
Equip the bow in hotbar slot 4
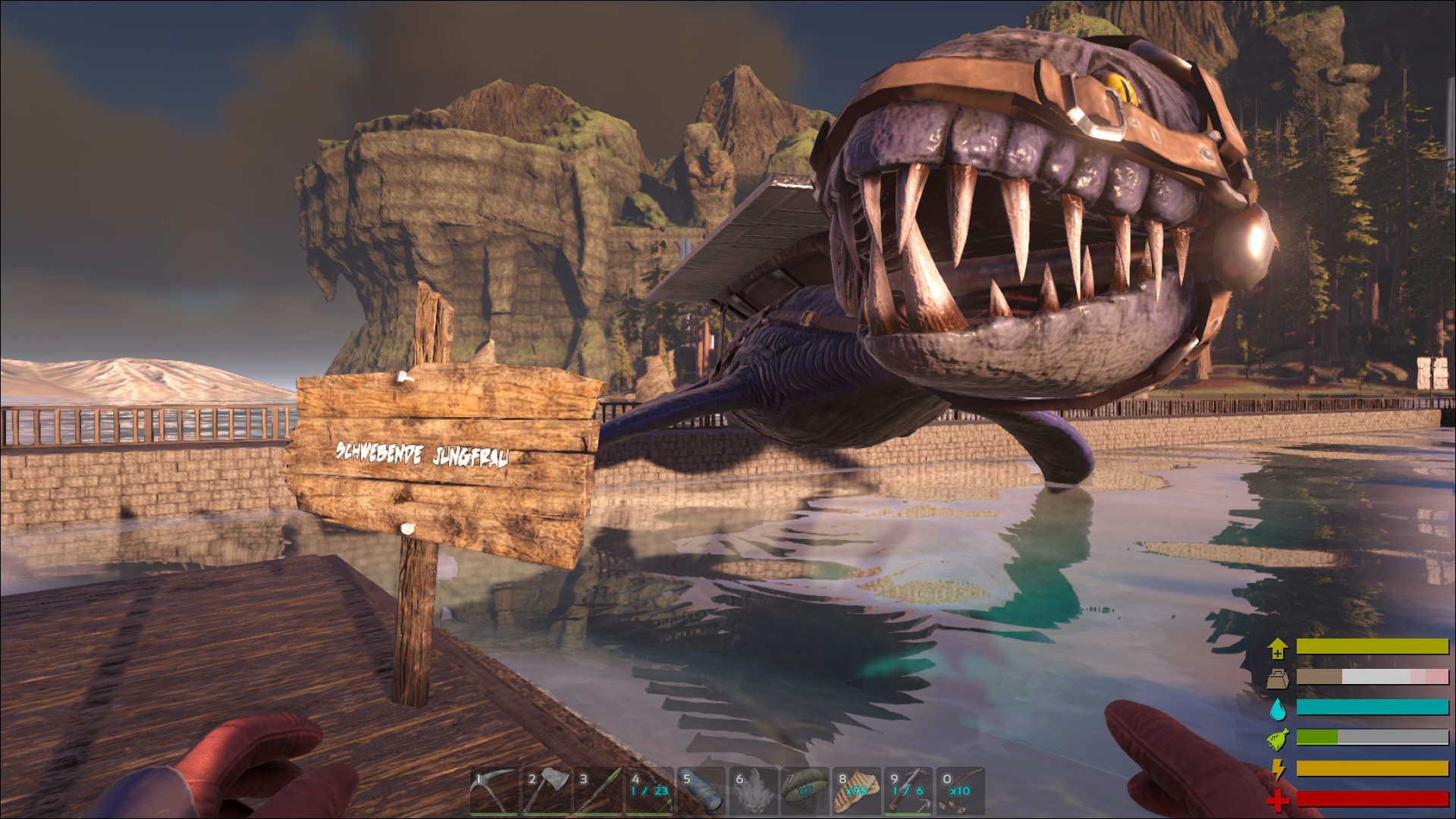click(x=648, y=792)
